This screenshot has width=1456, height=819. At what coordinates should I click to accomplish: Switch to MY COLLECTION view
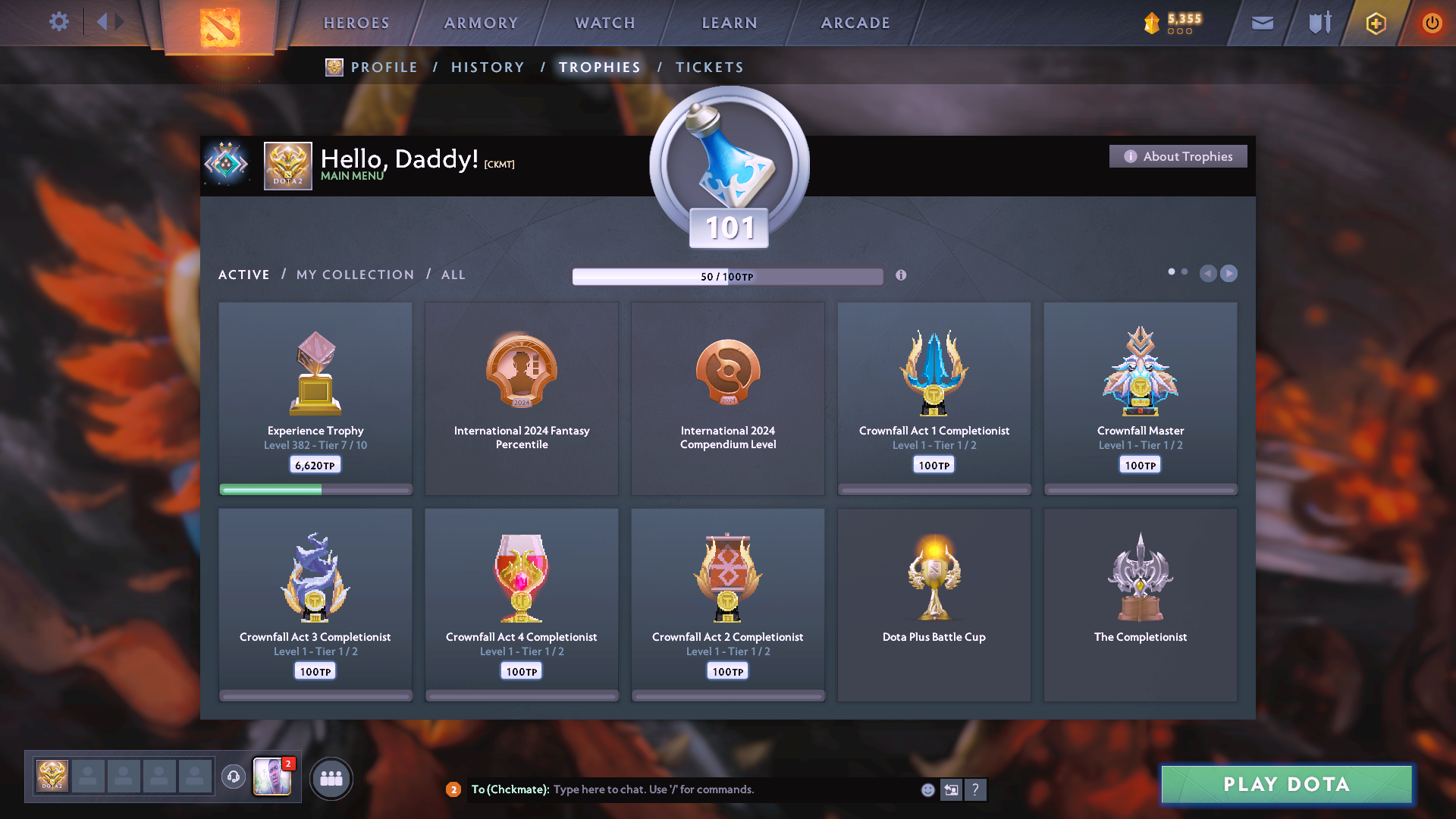[354, 275]
